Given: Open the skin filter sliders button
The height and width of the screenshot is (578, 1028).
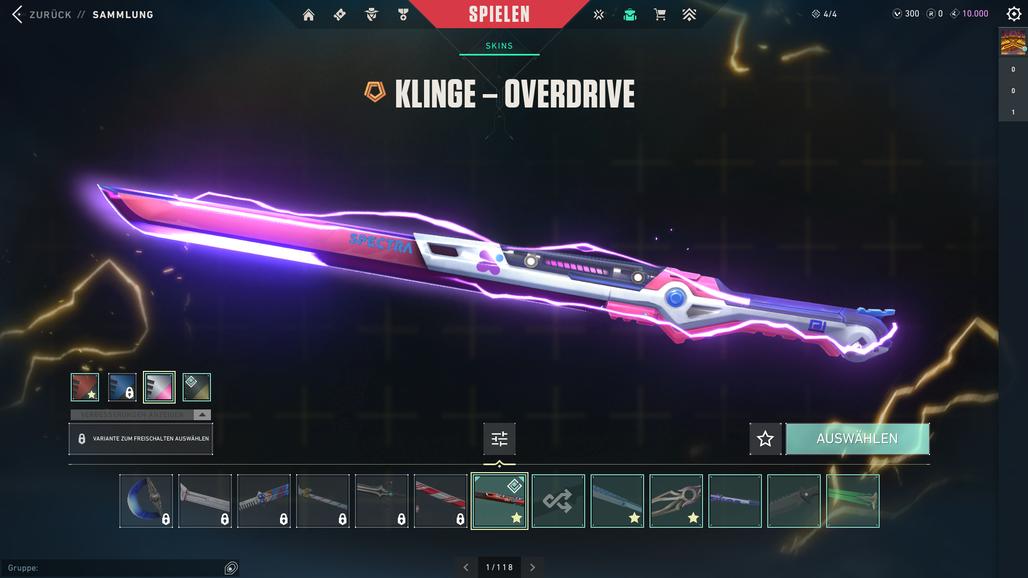Looking at the screenshot, I should click(x=499, y=438).
